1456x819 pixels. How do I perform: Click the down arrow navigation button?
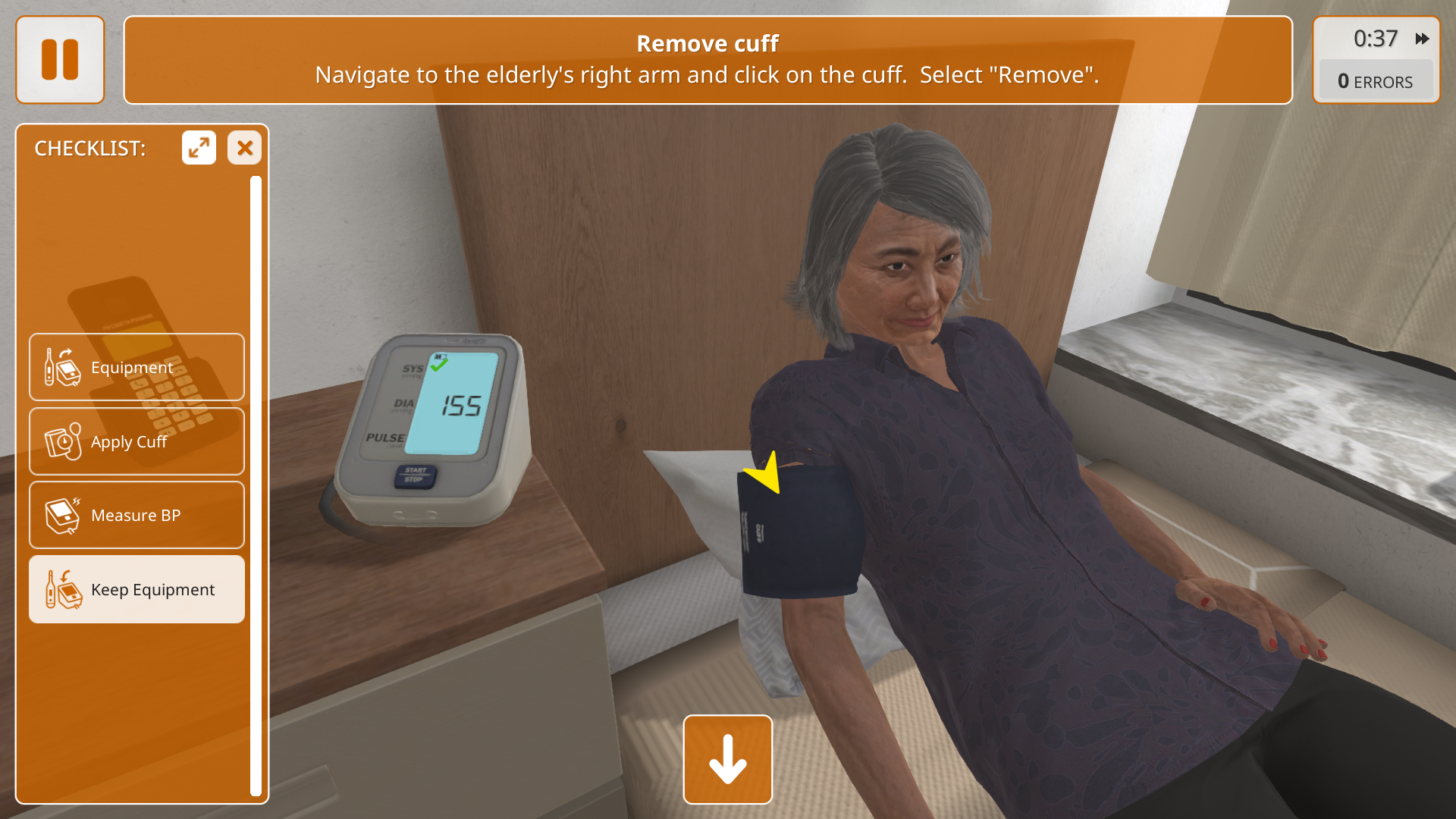pos(727,759)
